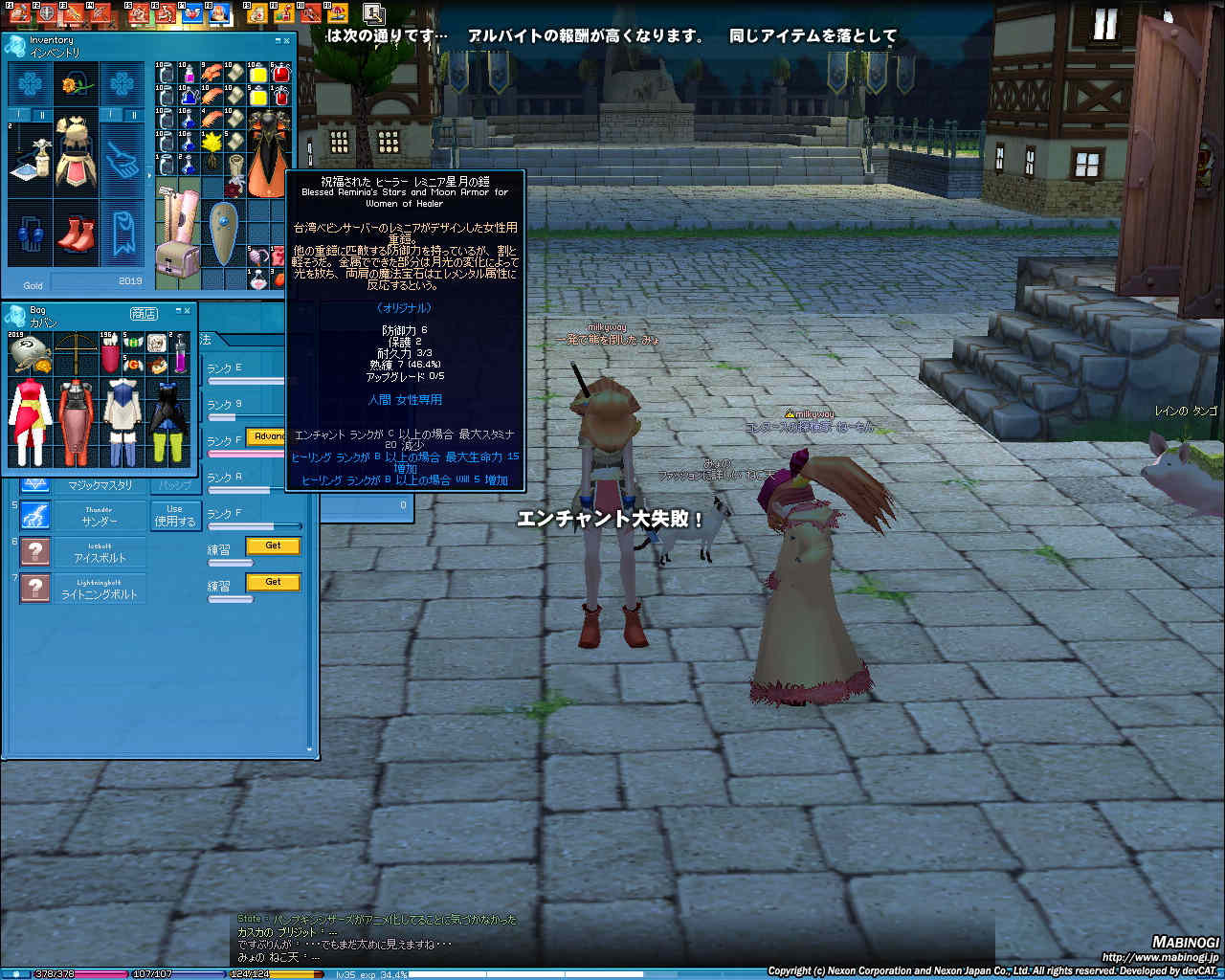Screen dimensions: 1225x980
Task: Select the orange black armor in inventory
Action: (x=266, y=153)
